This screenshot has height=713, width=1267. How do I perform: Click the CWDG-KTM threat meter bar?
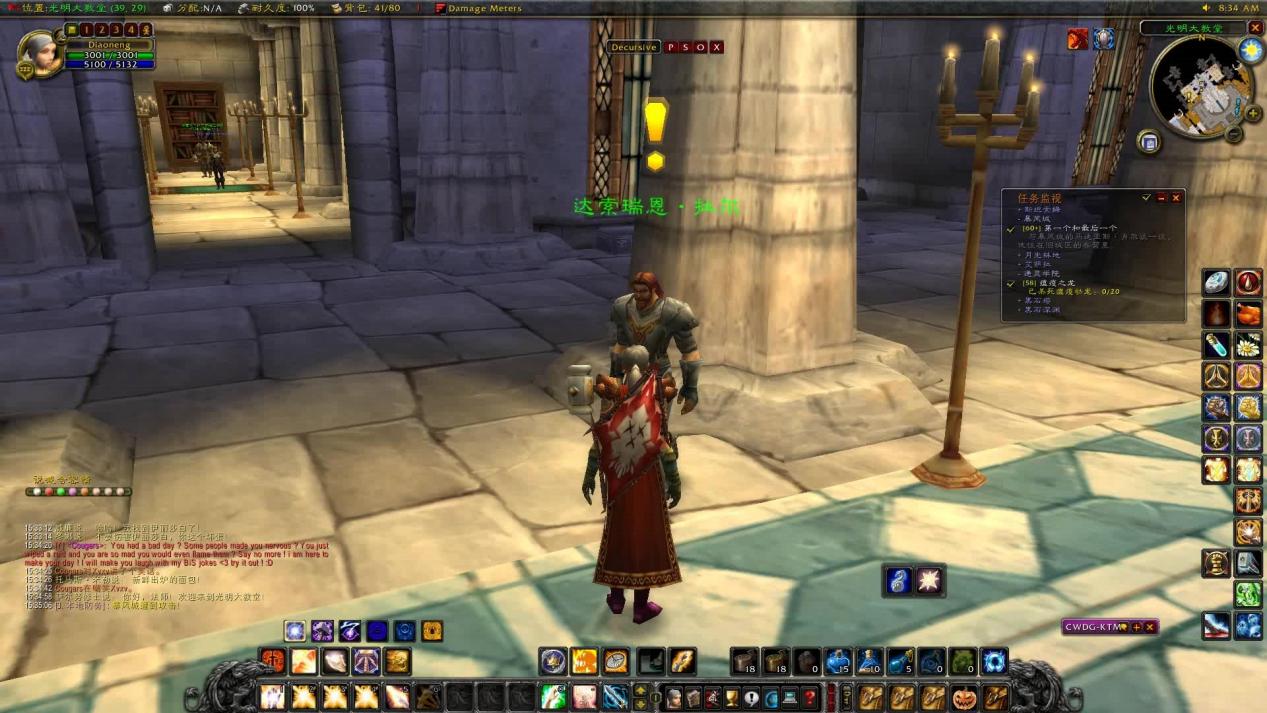[1094, 627]
